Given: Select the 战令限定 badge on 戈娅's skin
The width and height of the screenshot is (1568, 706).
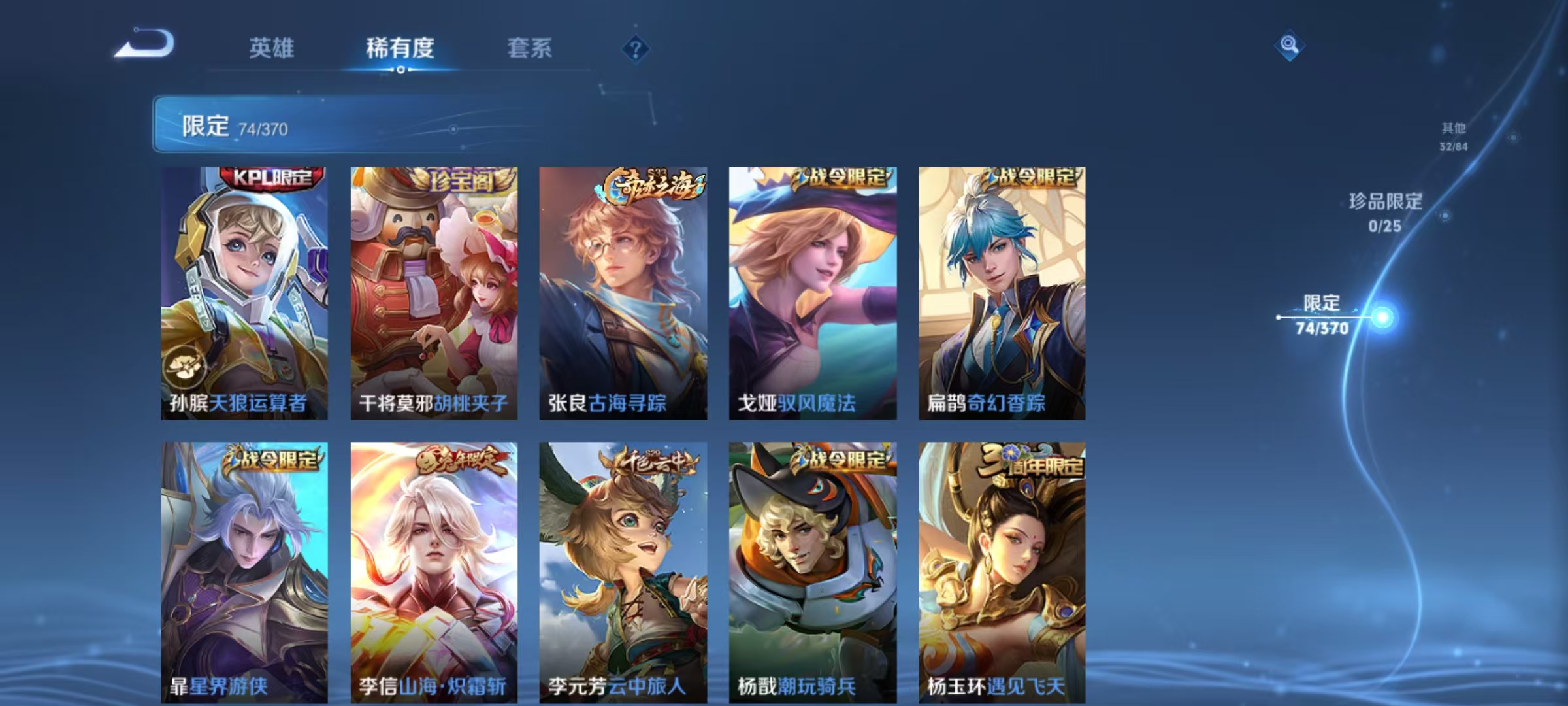Looking at the screenshot, I should 840,176.
